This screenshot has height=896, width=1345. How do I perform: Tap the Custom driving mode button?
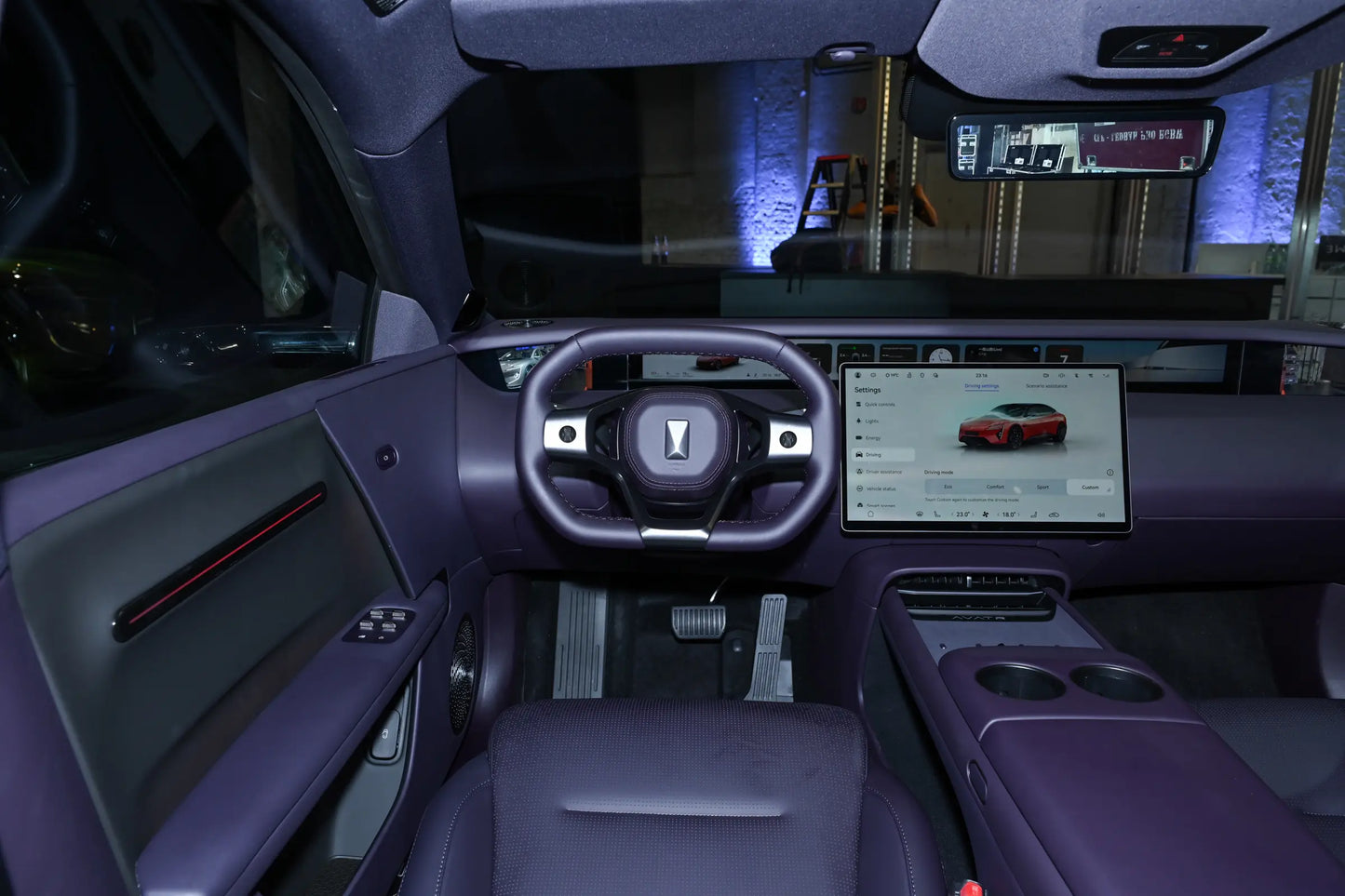[1090, 487]
